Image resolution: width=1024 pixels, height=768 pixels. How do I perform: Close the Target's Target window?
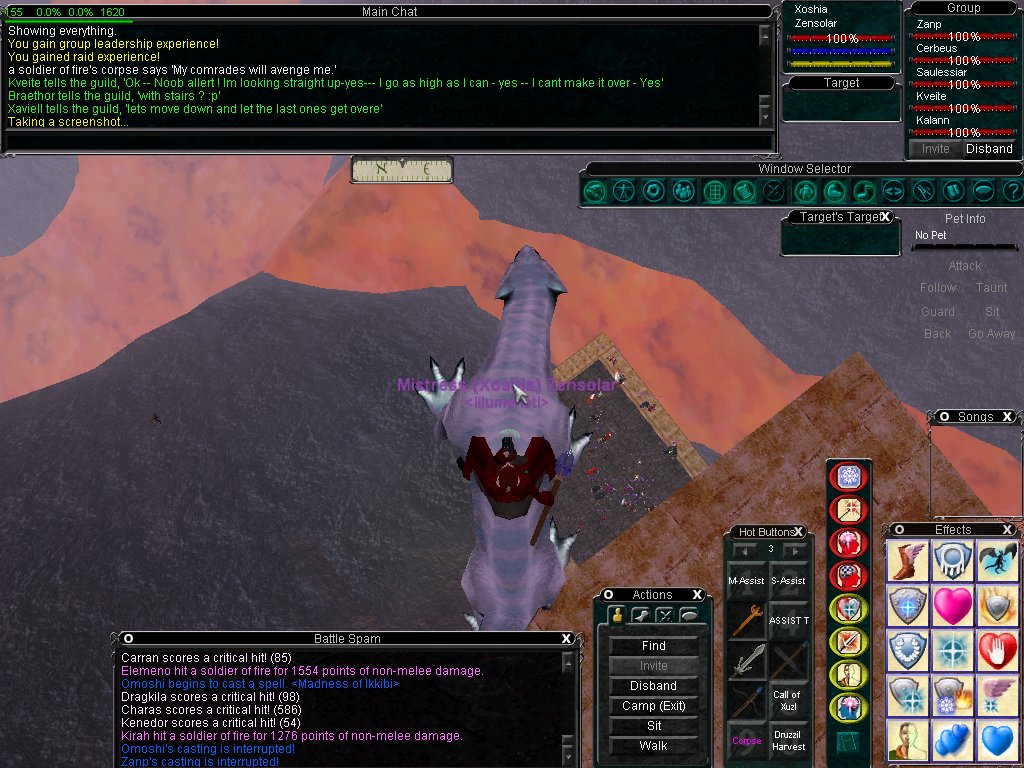pyautogui.click(x=886, y=217)
